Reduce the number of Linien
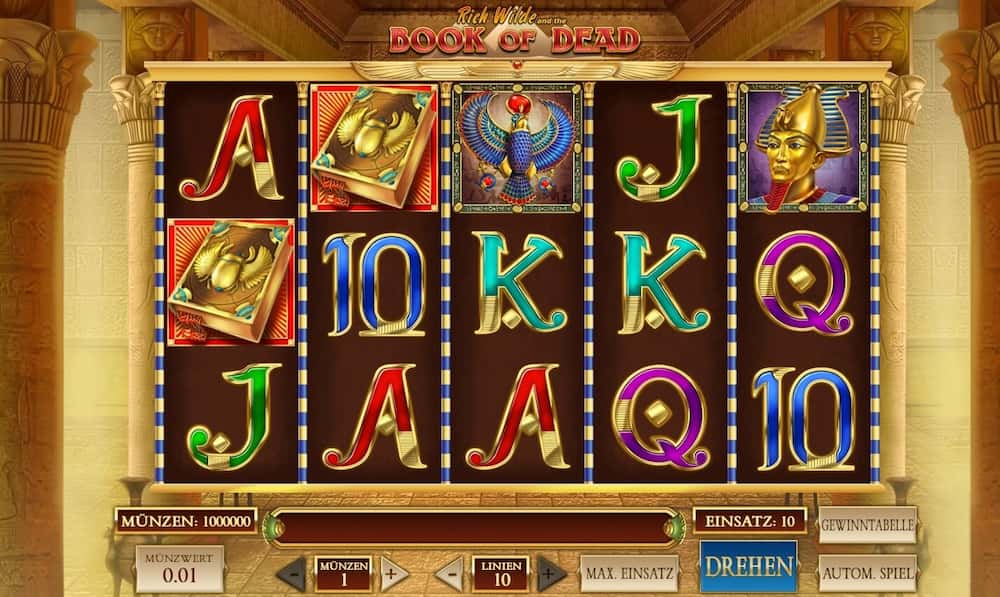The width and height of the screenshot is (1000, 597). [451, 574]
